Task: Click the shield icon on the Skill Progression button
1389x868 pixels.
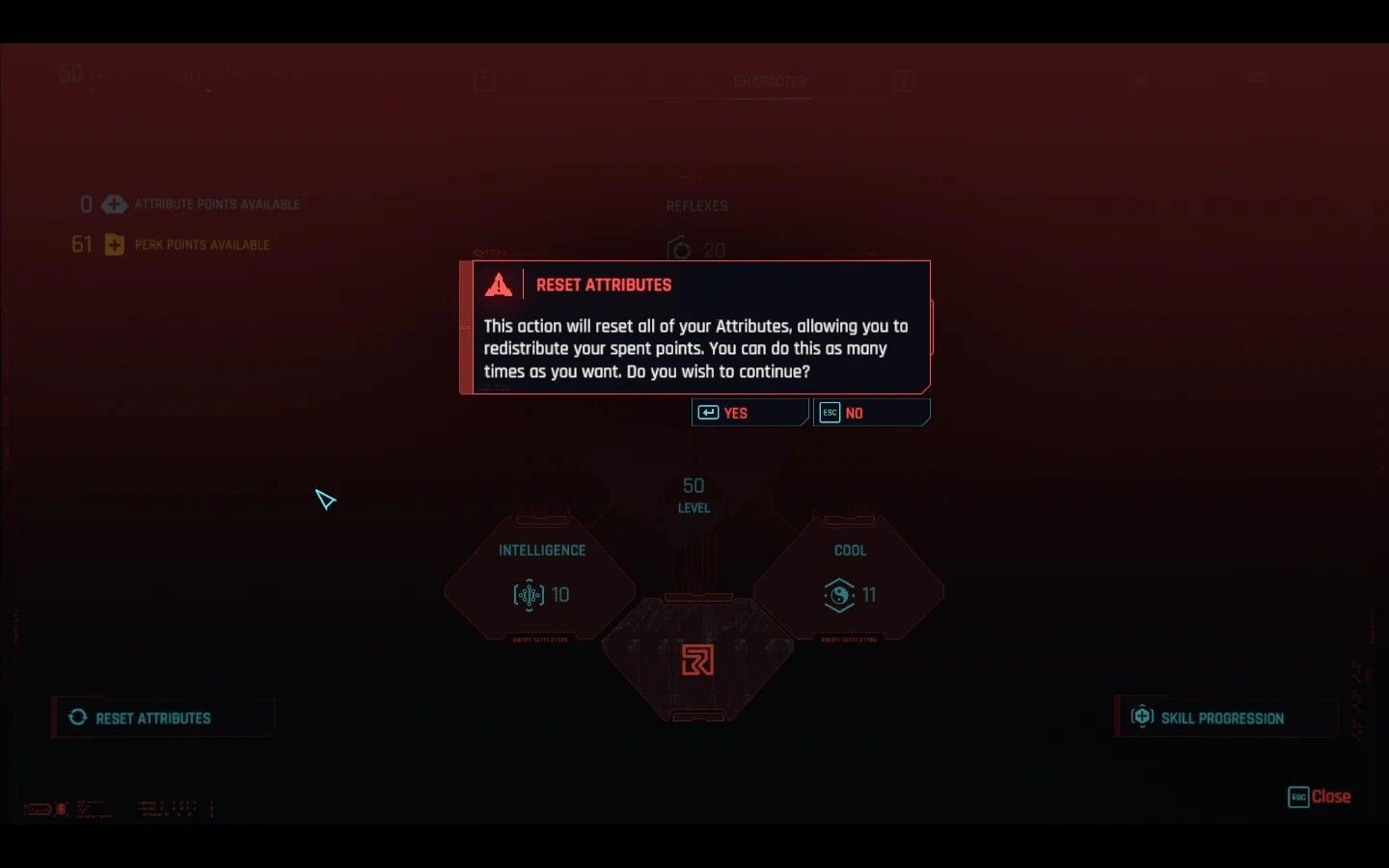Action: point(1143,716)
